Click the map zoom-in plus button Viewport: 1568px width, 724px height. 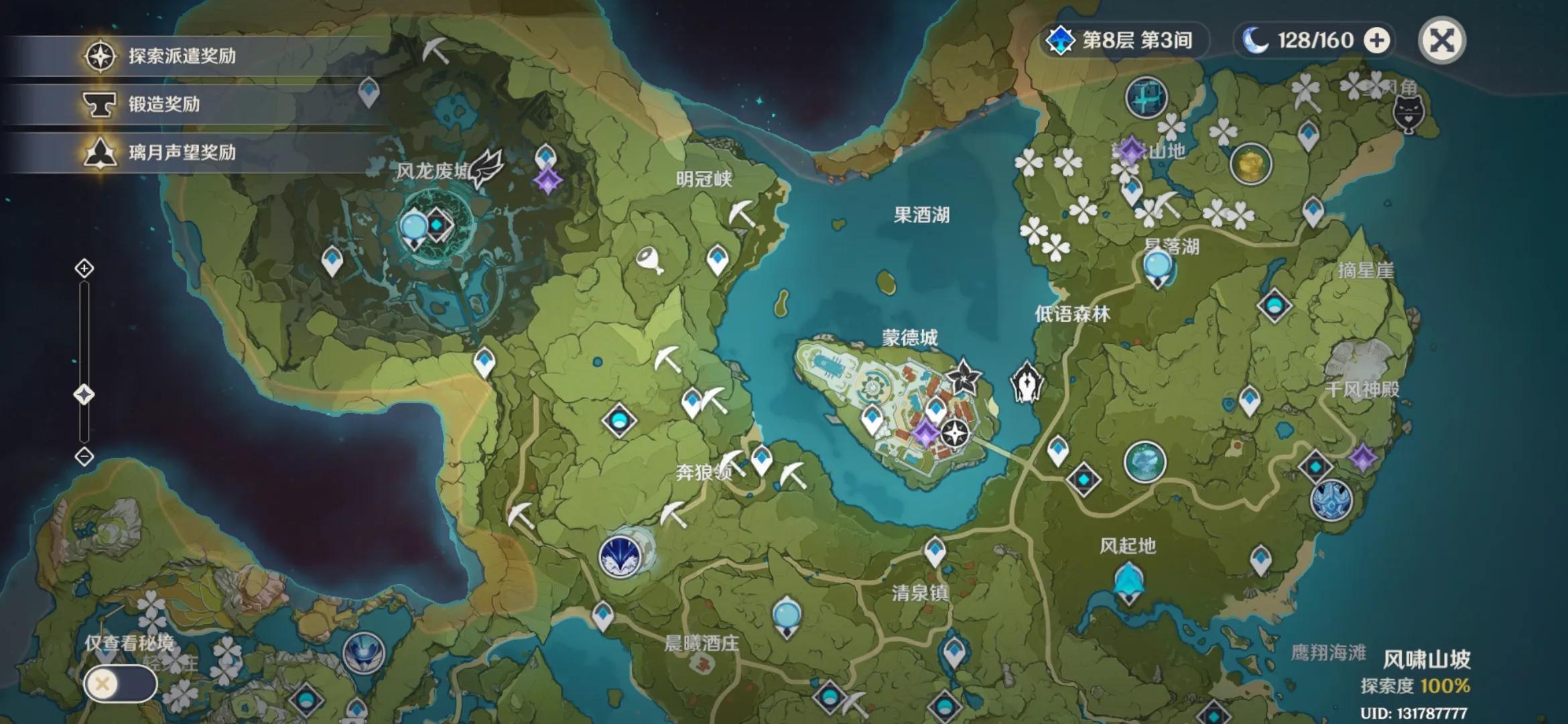pos(84,269)
